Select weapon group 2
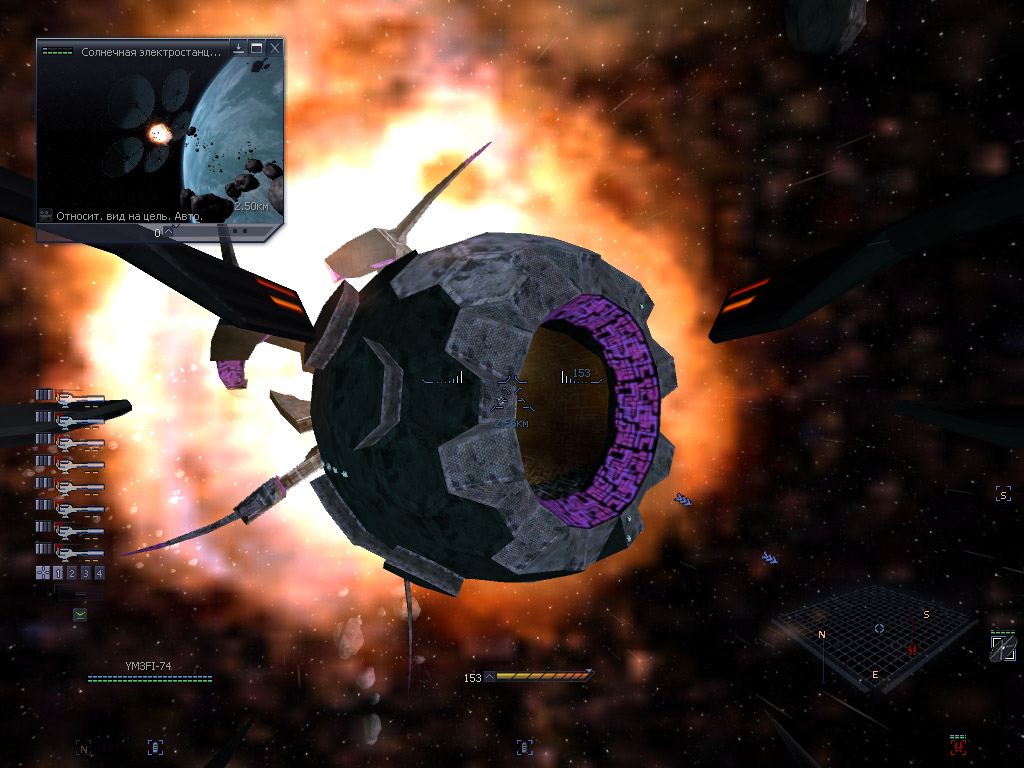Viewport: 1024px width, 768px height. pyautogui.click(x=72, y=573)
